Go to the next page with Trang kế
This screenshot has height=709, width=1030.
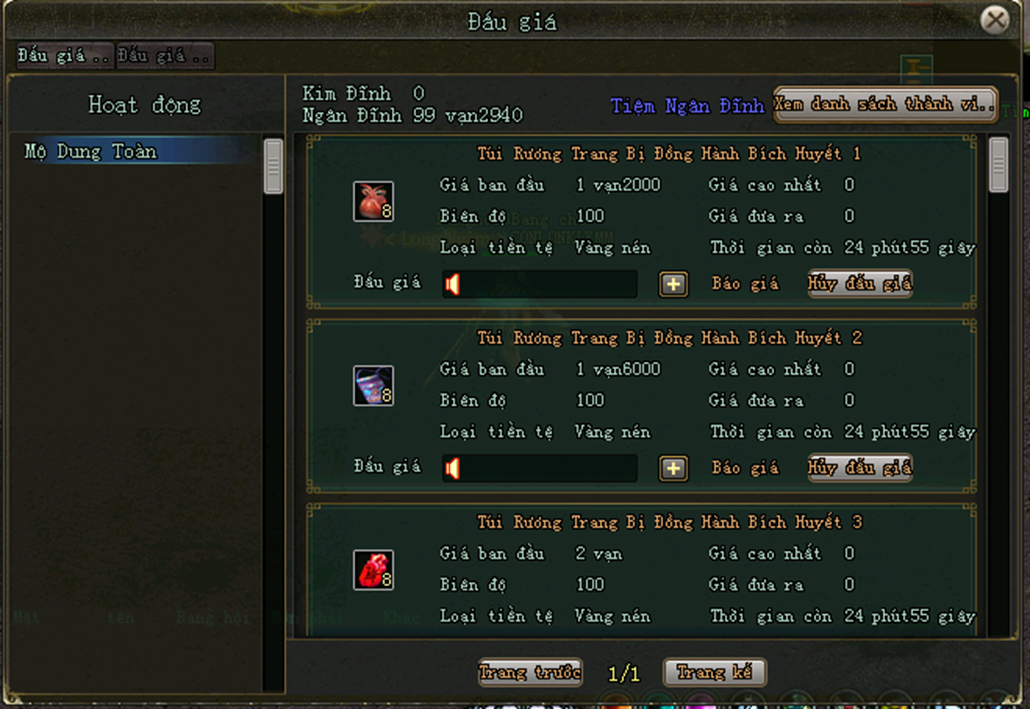715,672
